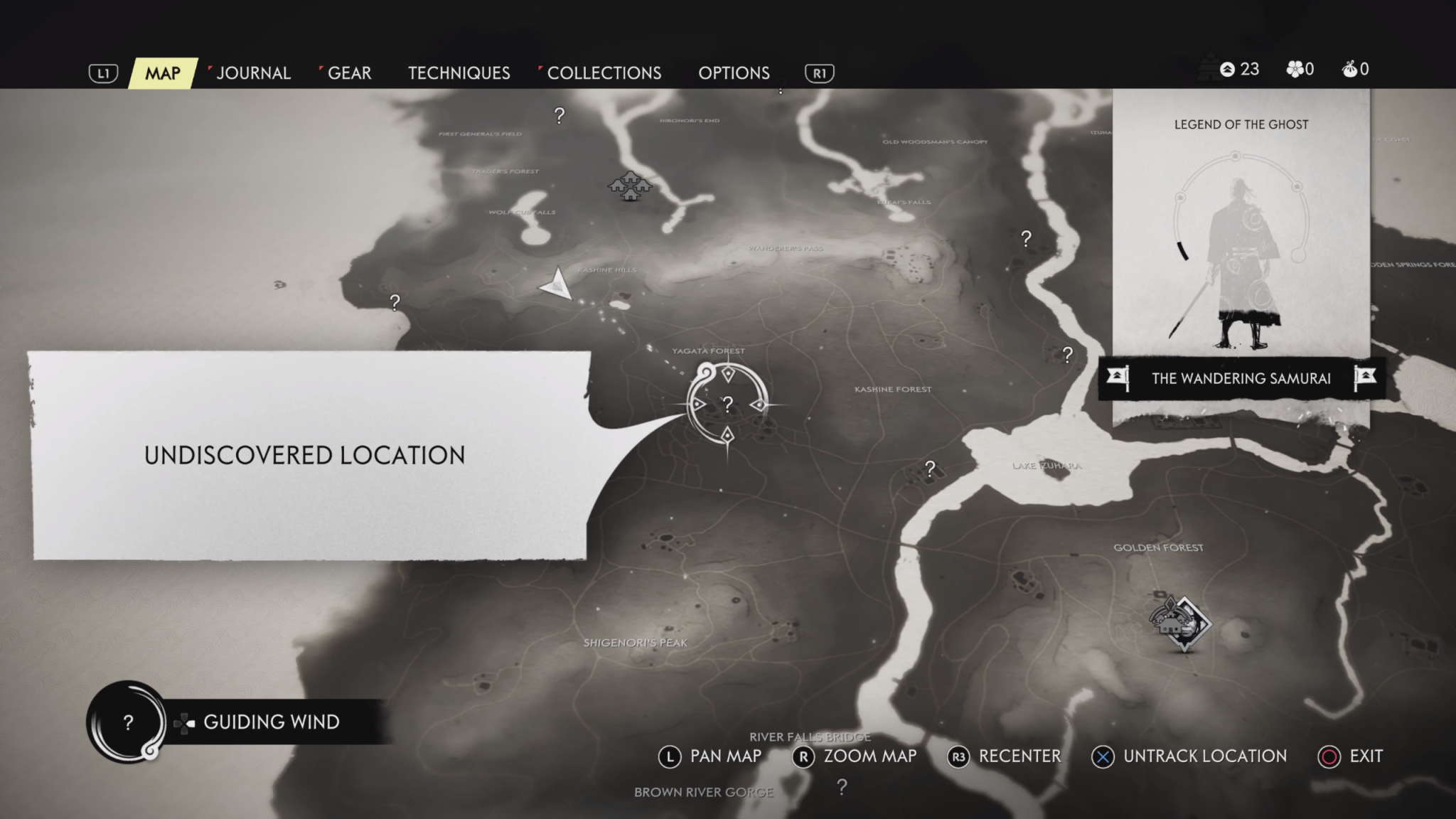Switch to the Journal tab

pyautogui.click(x=253, y=73)
